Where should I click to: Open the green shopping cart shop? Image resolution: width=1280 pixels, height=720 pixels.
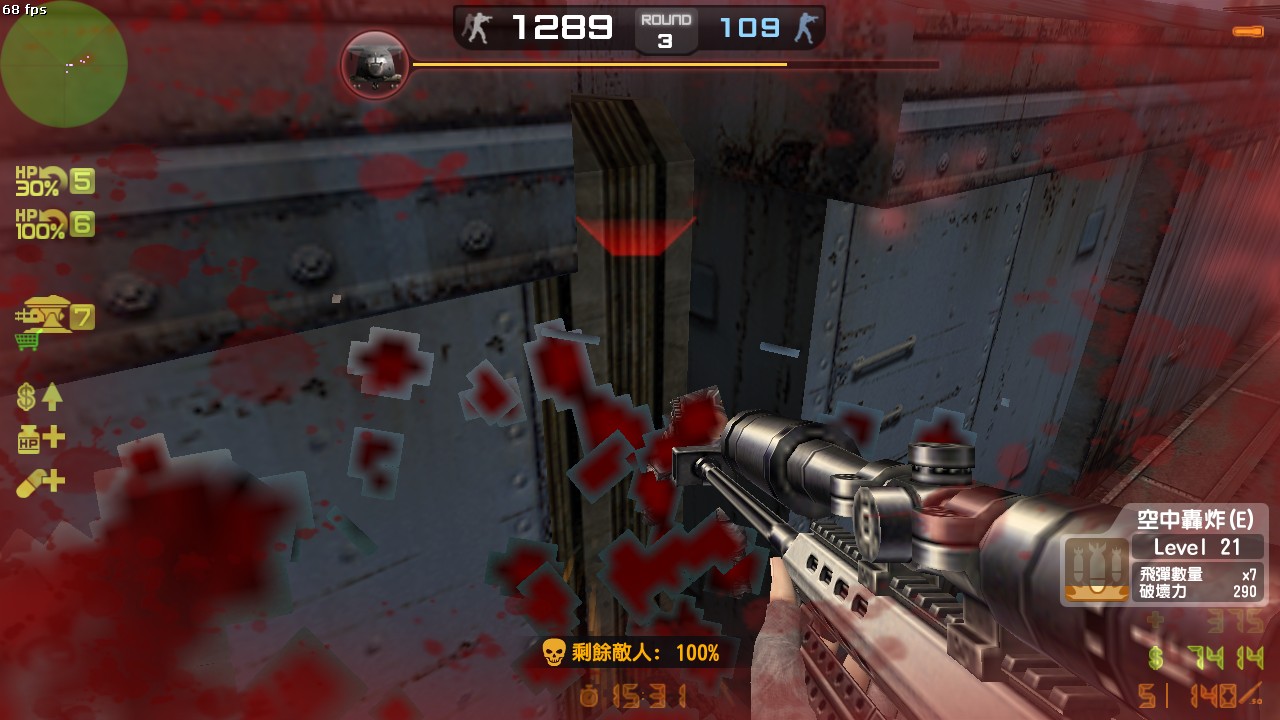point(27,341)
